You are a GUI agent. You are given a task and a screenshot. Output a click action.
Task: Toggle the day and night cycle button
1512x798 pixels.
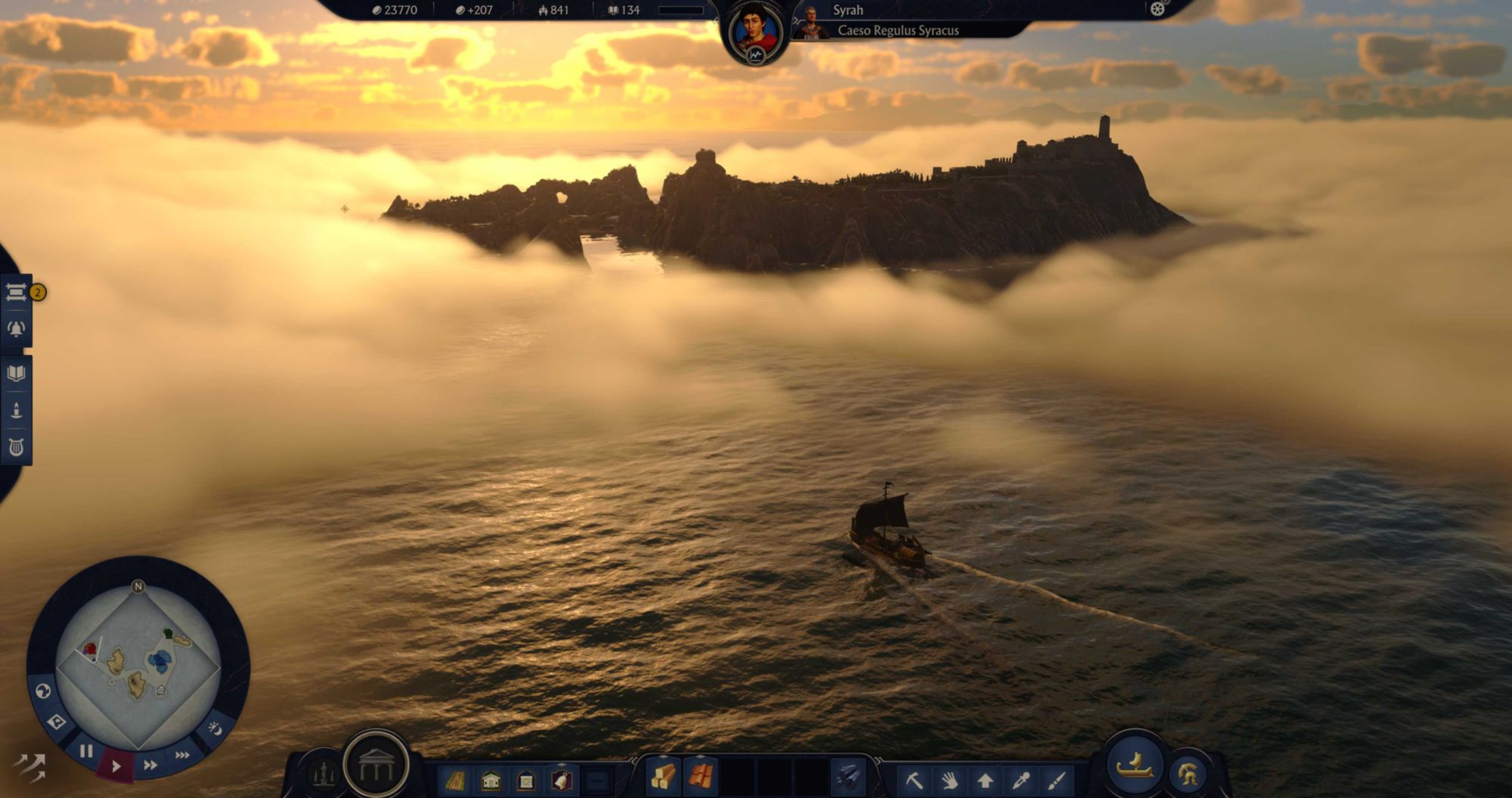[215, 729]
